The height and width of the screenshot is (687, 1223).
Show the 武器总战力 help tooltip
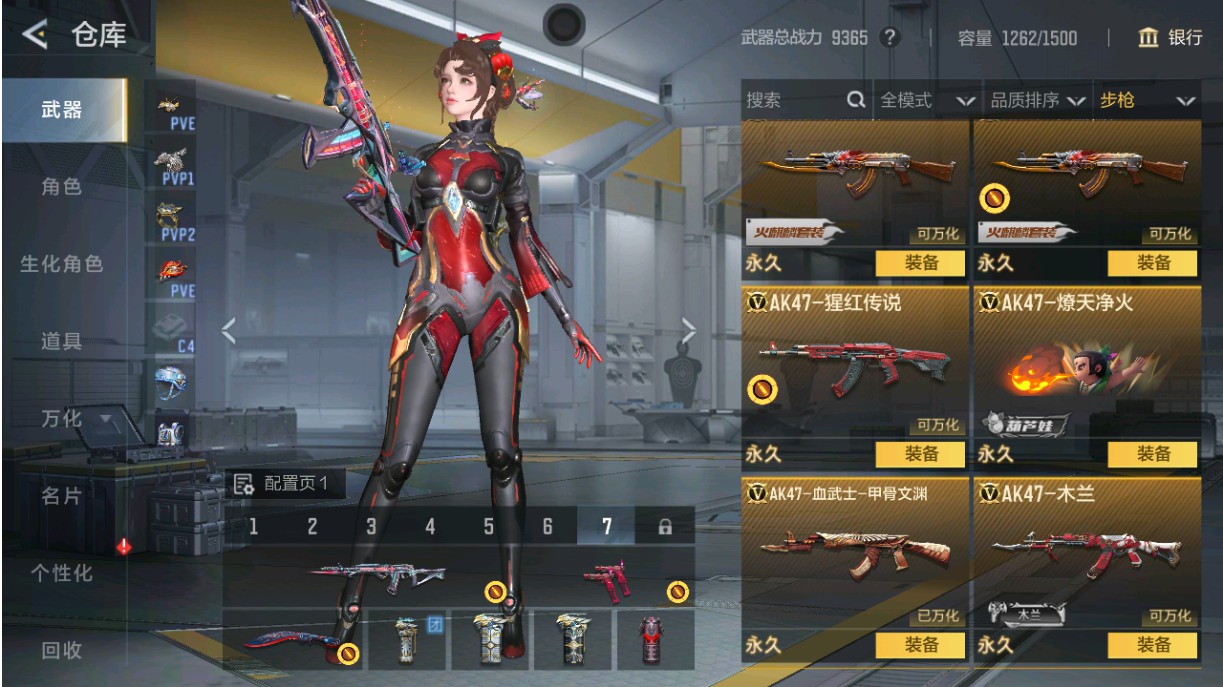[889, 38]
